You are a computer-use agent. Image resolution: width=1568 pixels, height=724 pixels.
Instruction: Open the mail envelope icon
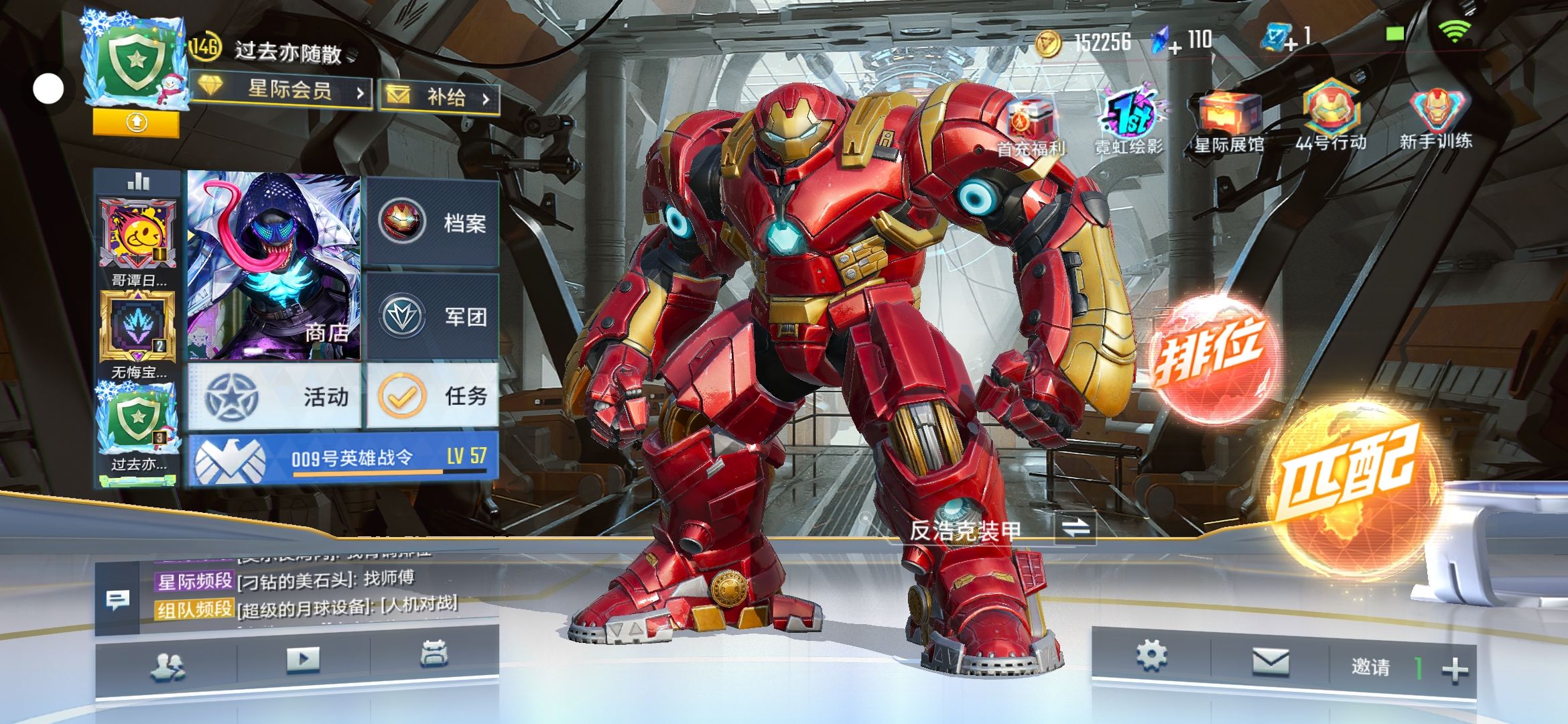coord(1270,662)
